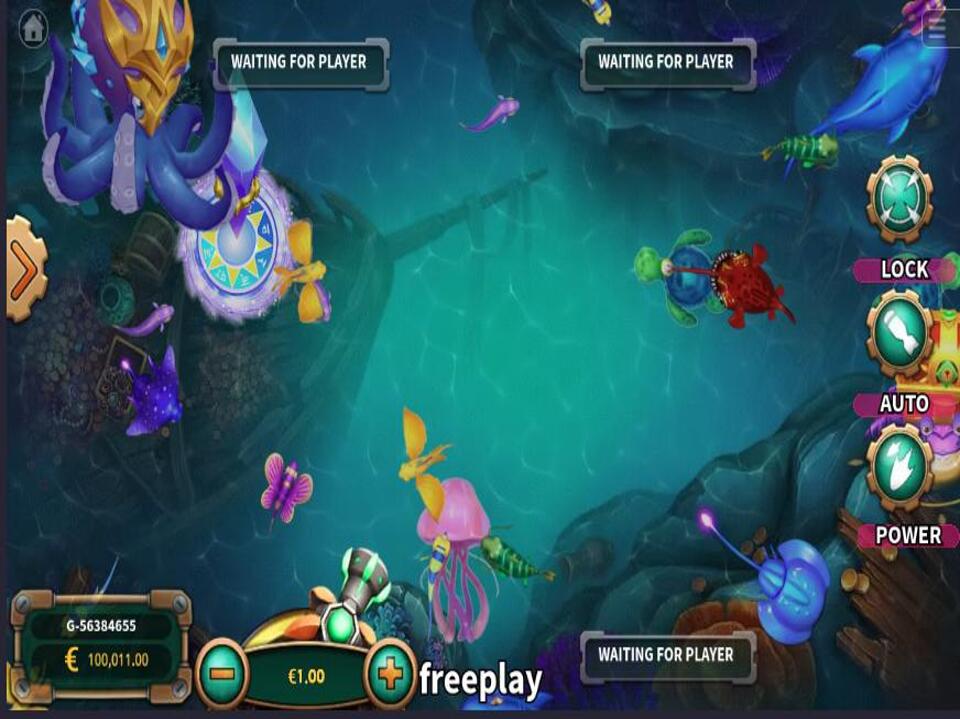The width and height of the screenshot is (960, 719).
Task: Go to the home screen icon
Action: coord(33,28)
